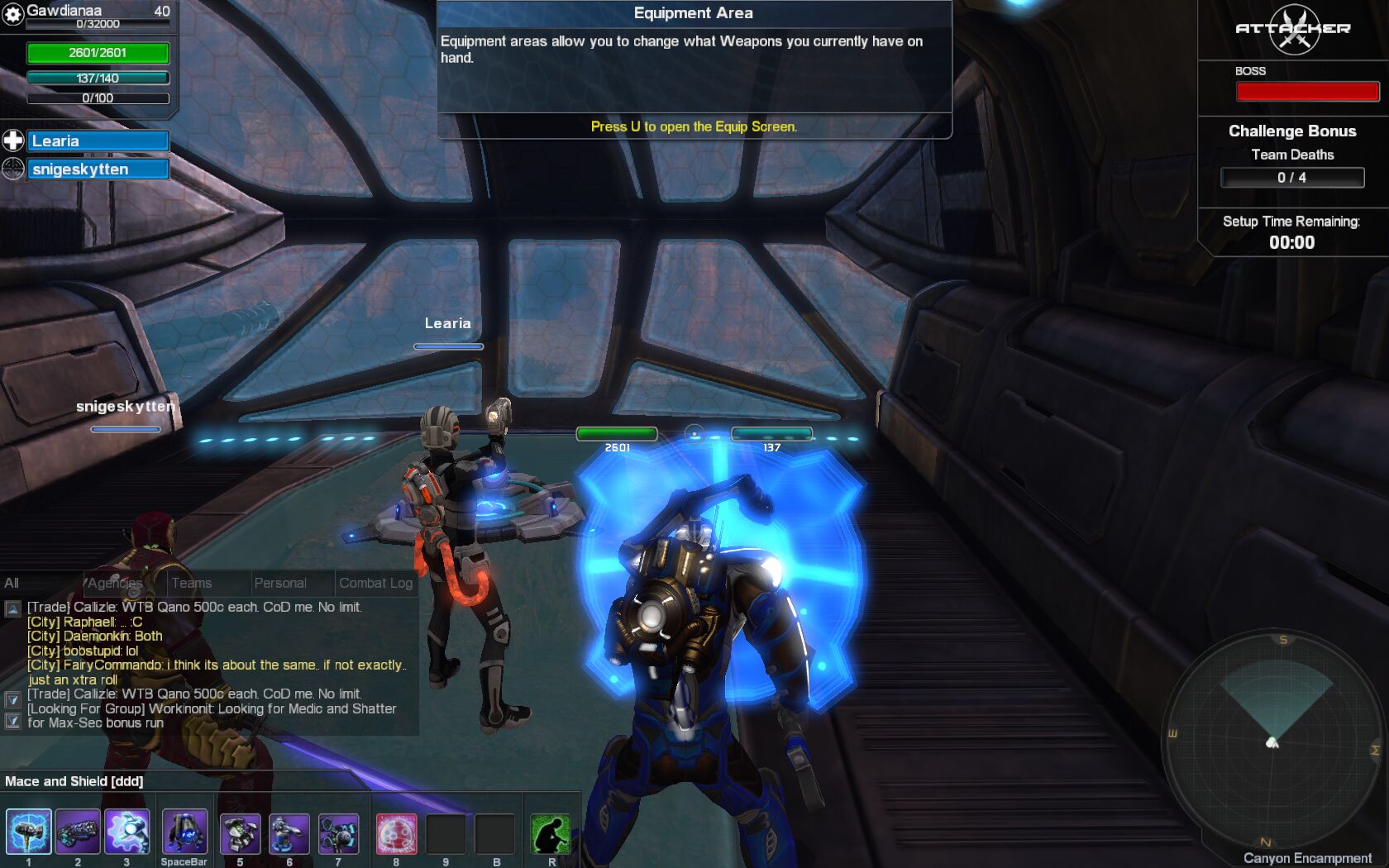This screenshot has height=868, width=1389.
Task: Activate the green crouching figure ability
Action: 551,834
